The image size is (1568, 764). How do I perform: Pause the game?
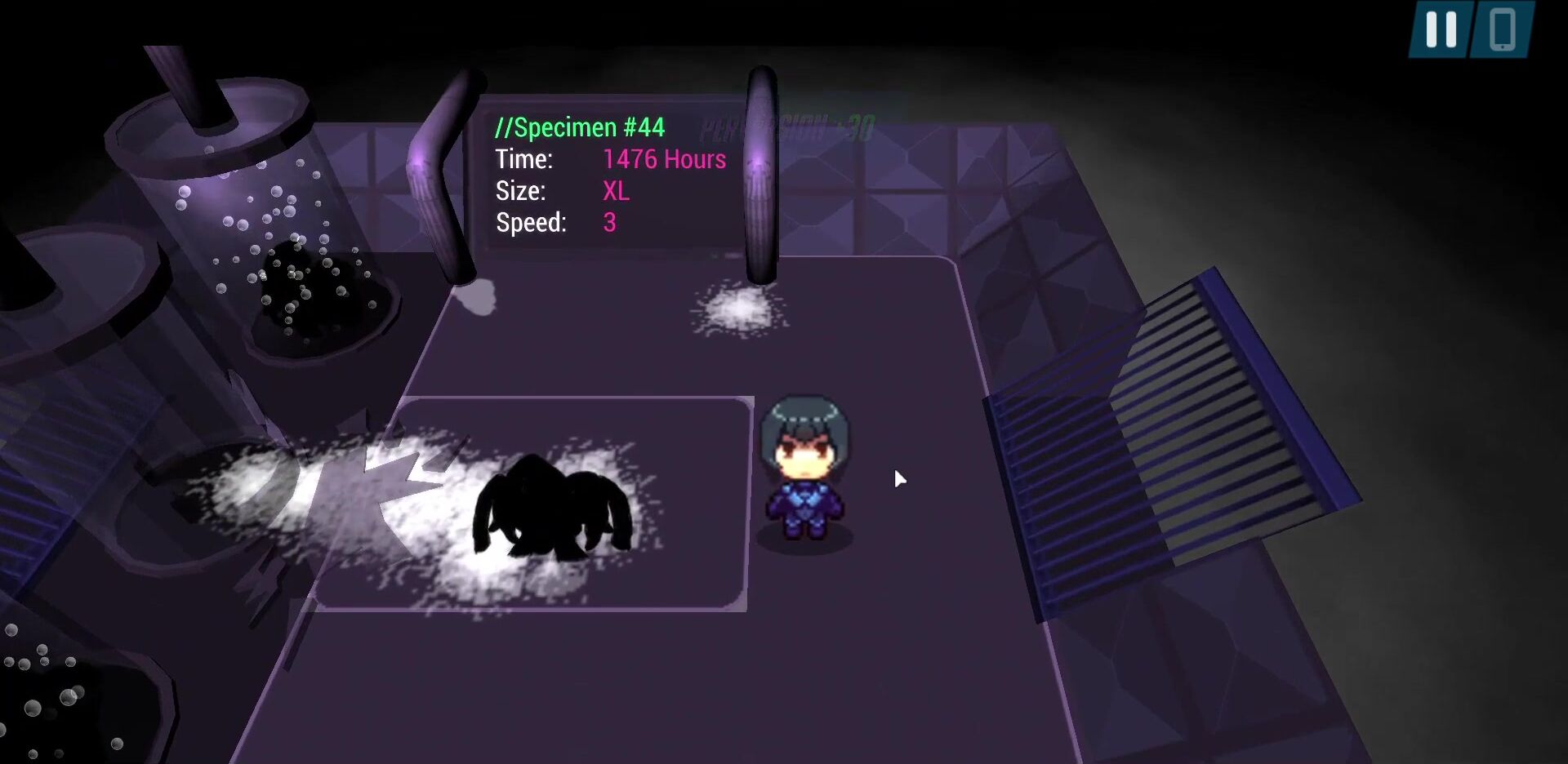pyautogui.click(x=1441, y=29)
